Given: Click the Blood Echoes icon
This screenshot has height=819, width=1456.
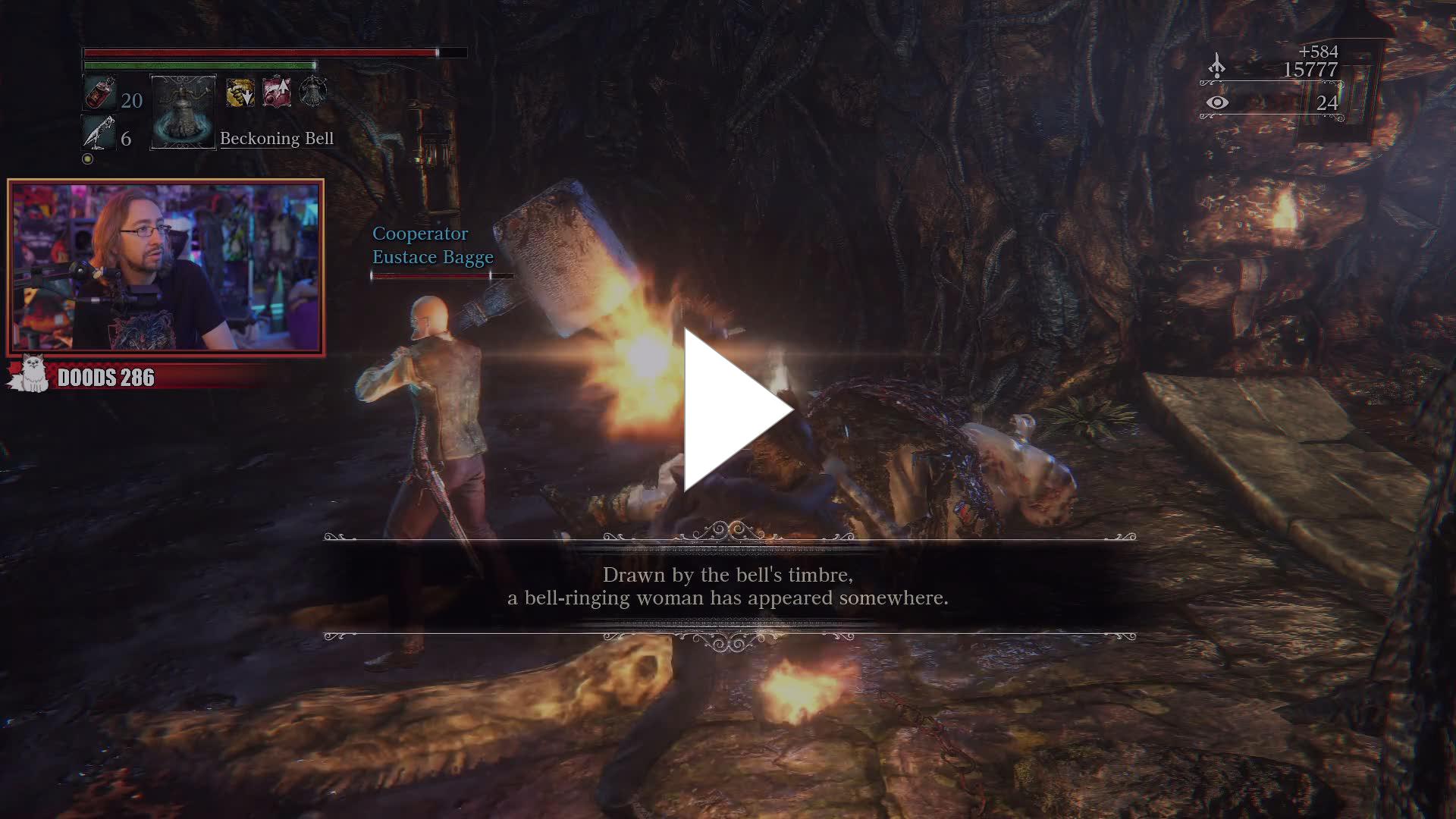Looking at the screenshot, I should 1217,66.
